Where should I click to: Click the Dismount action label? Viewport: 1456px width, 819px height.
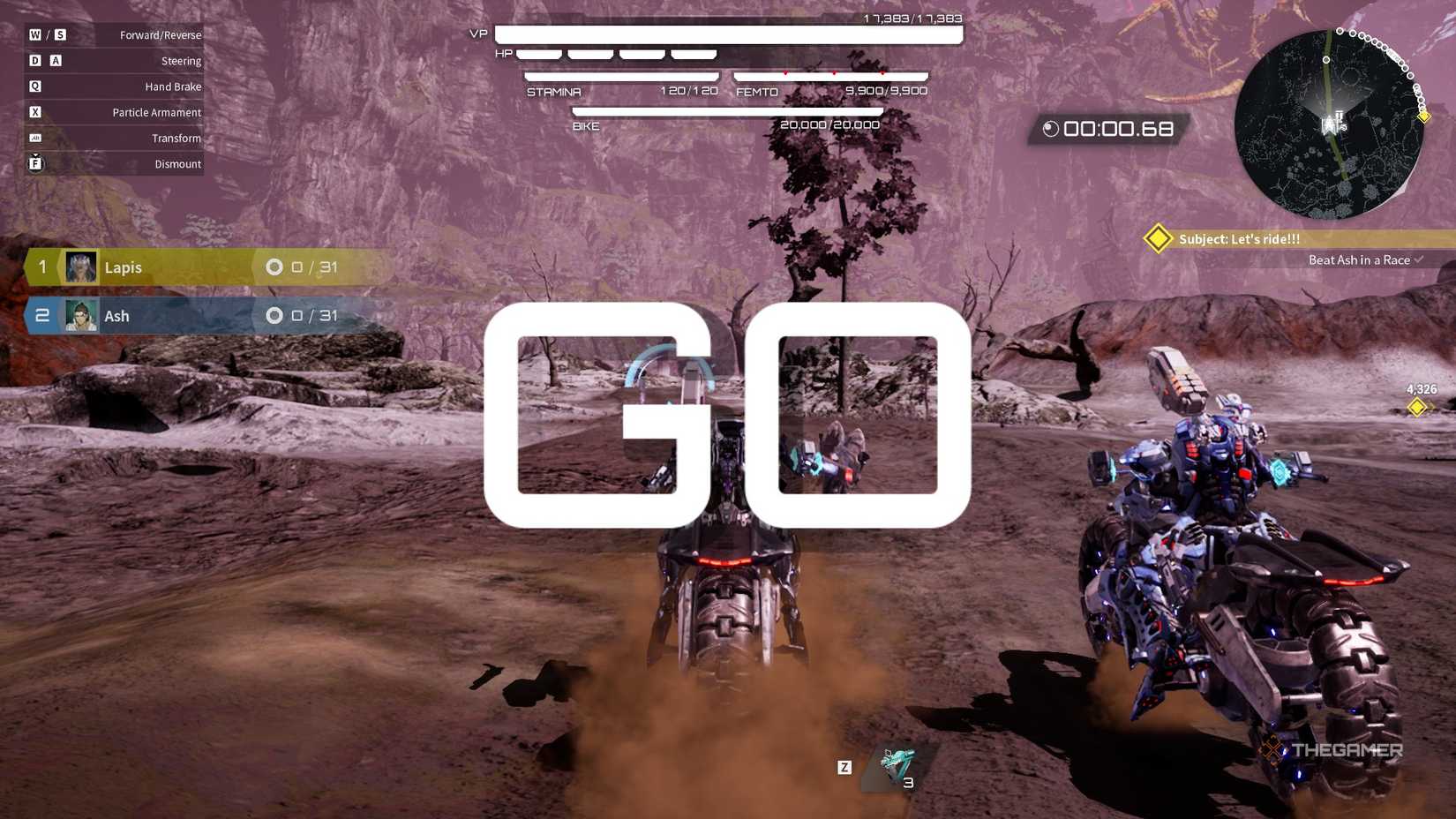[176, 163]
